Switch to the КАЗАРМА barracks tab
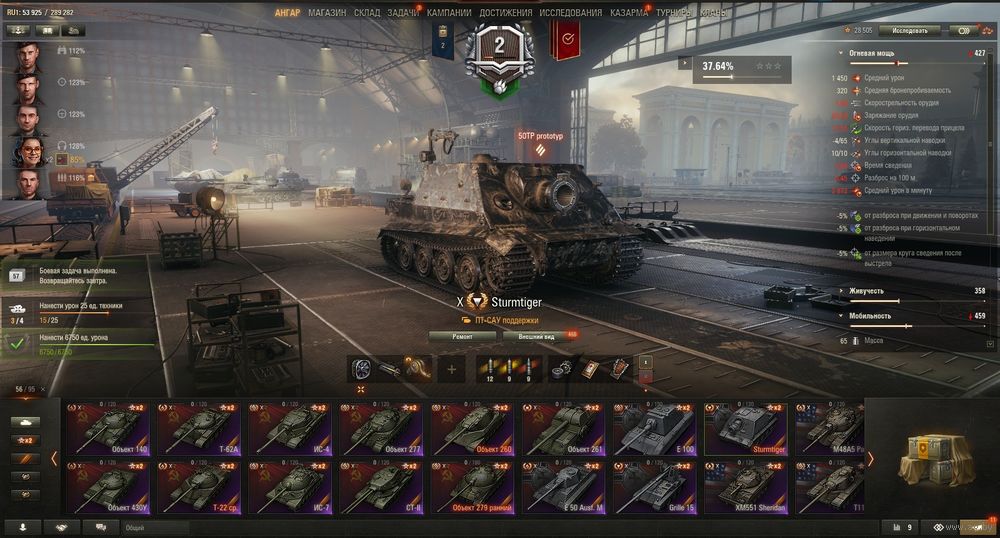1000x538 pixels. click(x=629, y=13)
